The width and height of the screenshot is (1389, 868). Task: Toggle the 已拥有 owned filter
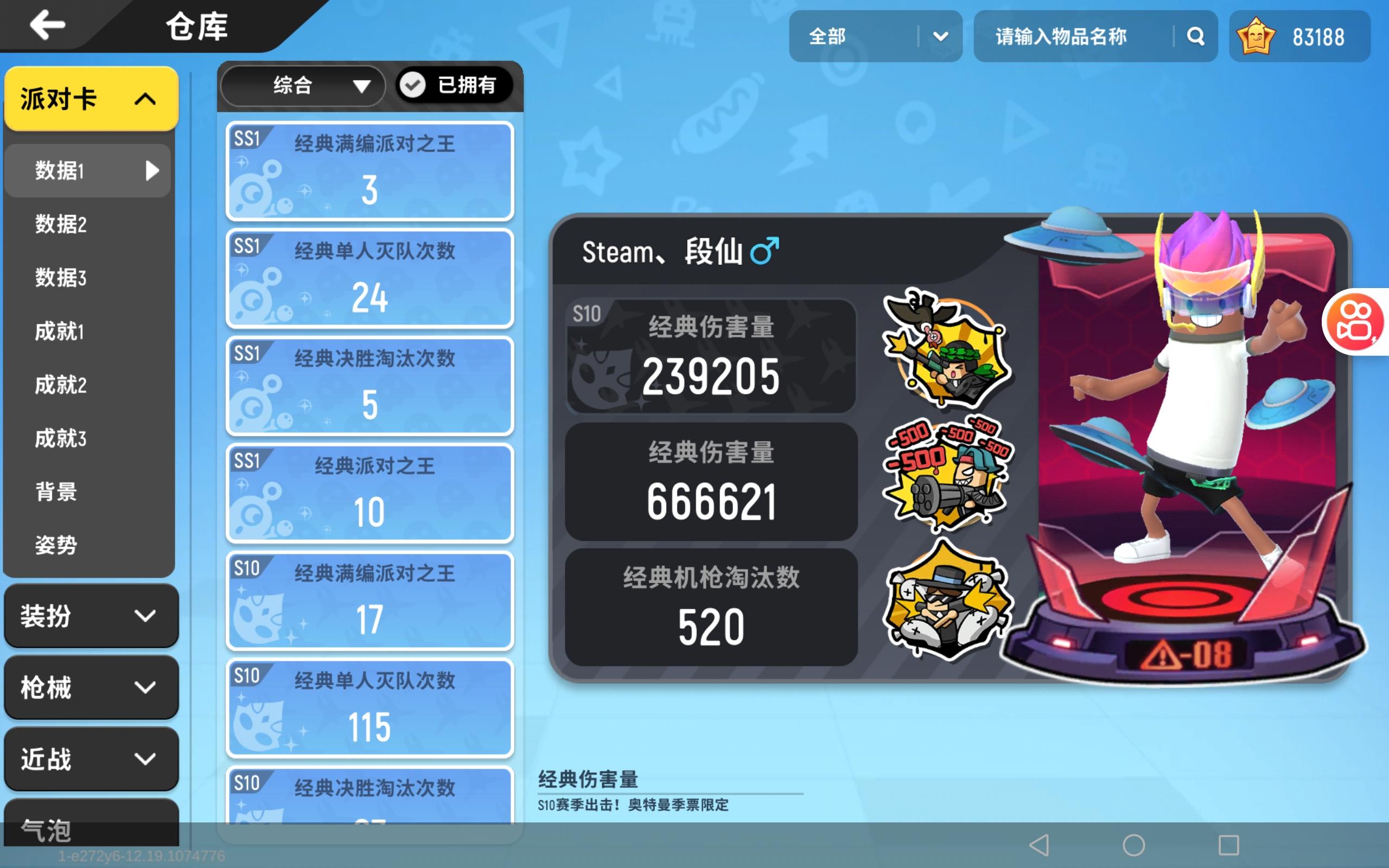455,86
